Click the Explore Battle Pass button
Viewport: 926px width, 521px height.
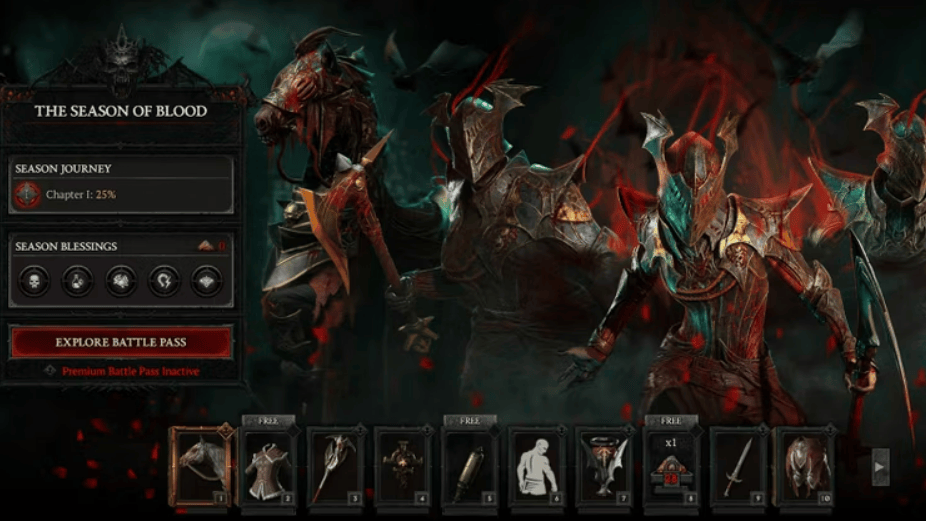tap(121, 342)
